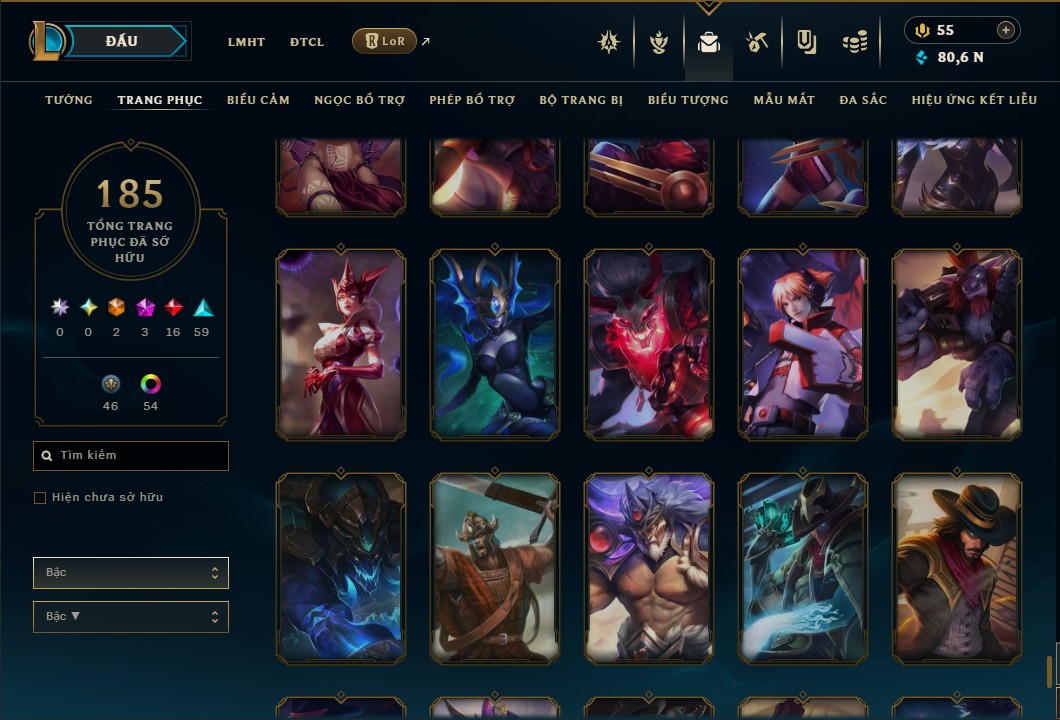Select the red-dressed woman skin card
Viewport: 1060px width, 720px height.
click(x=341, y=345)
